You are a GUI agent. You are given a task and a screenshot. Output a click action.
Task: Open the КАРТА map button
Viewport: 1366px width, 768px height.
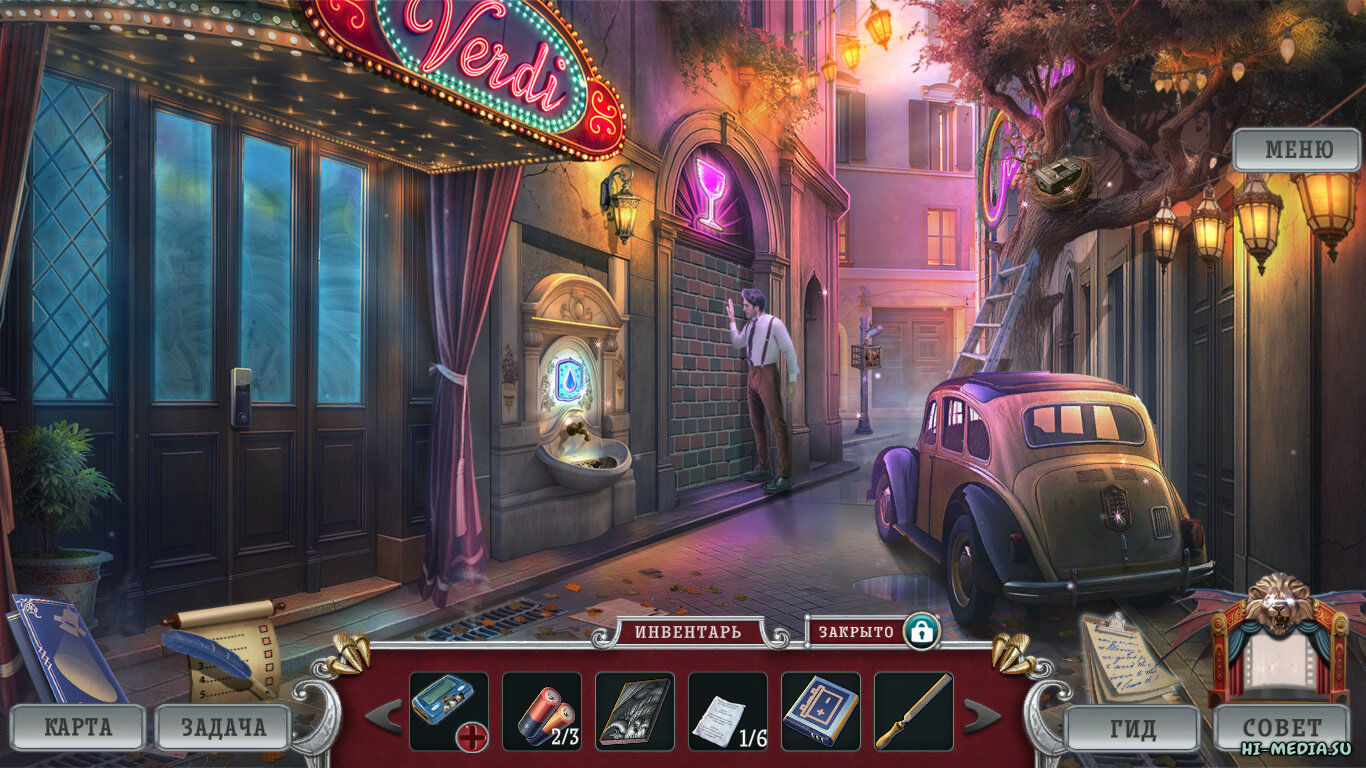78,727
